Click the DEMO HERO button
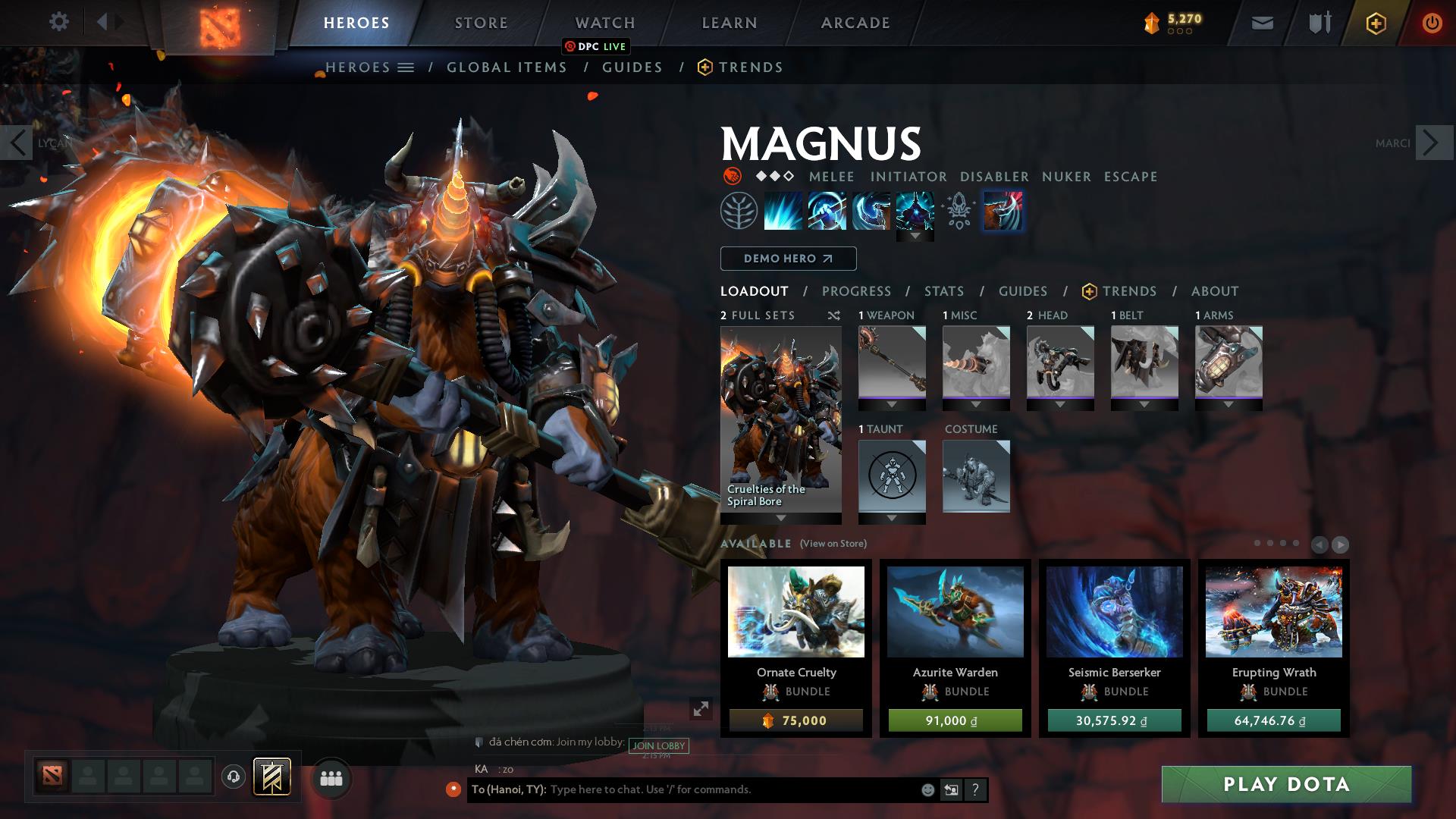This screenshot has height=819, width=1456. tap(787, 259)
